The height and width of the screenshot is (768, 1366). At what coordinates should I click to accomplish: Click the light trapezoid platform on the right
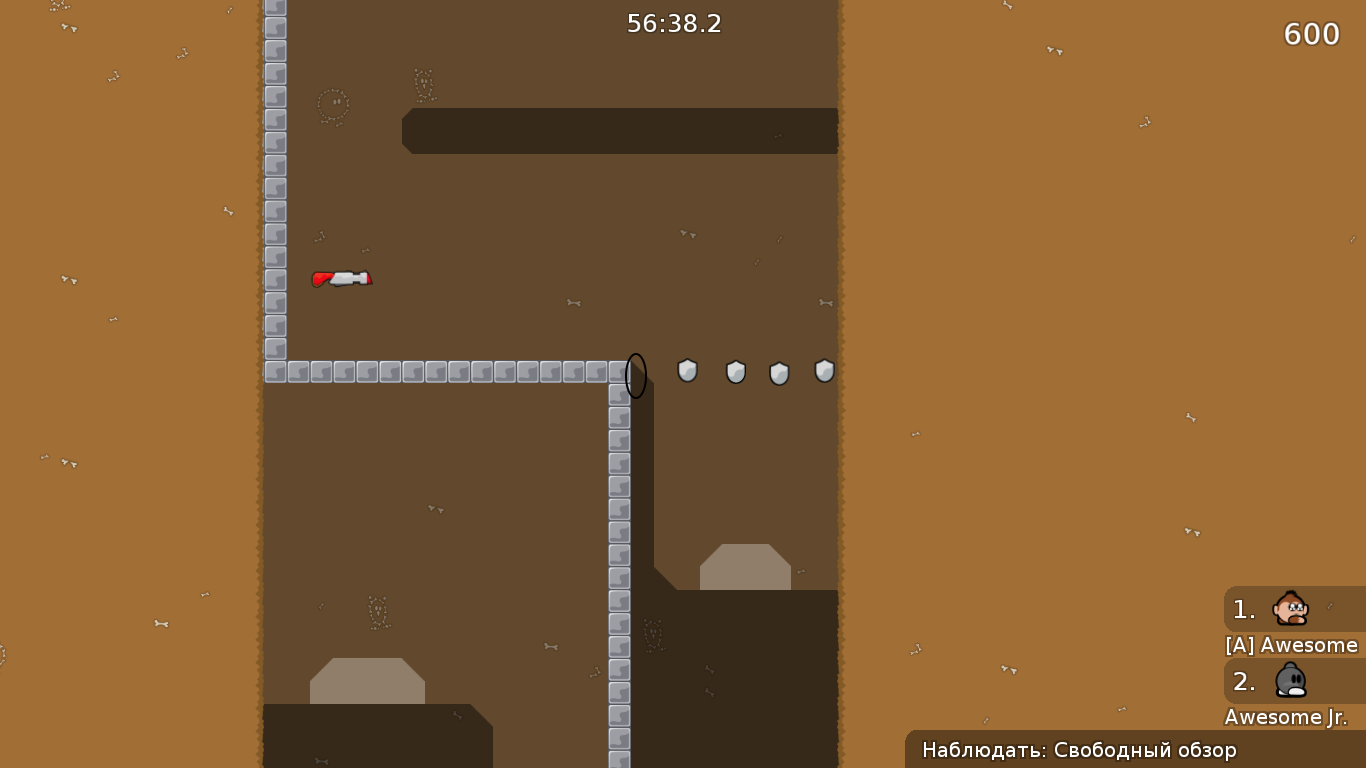pos(744,568)
